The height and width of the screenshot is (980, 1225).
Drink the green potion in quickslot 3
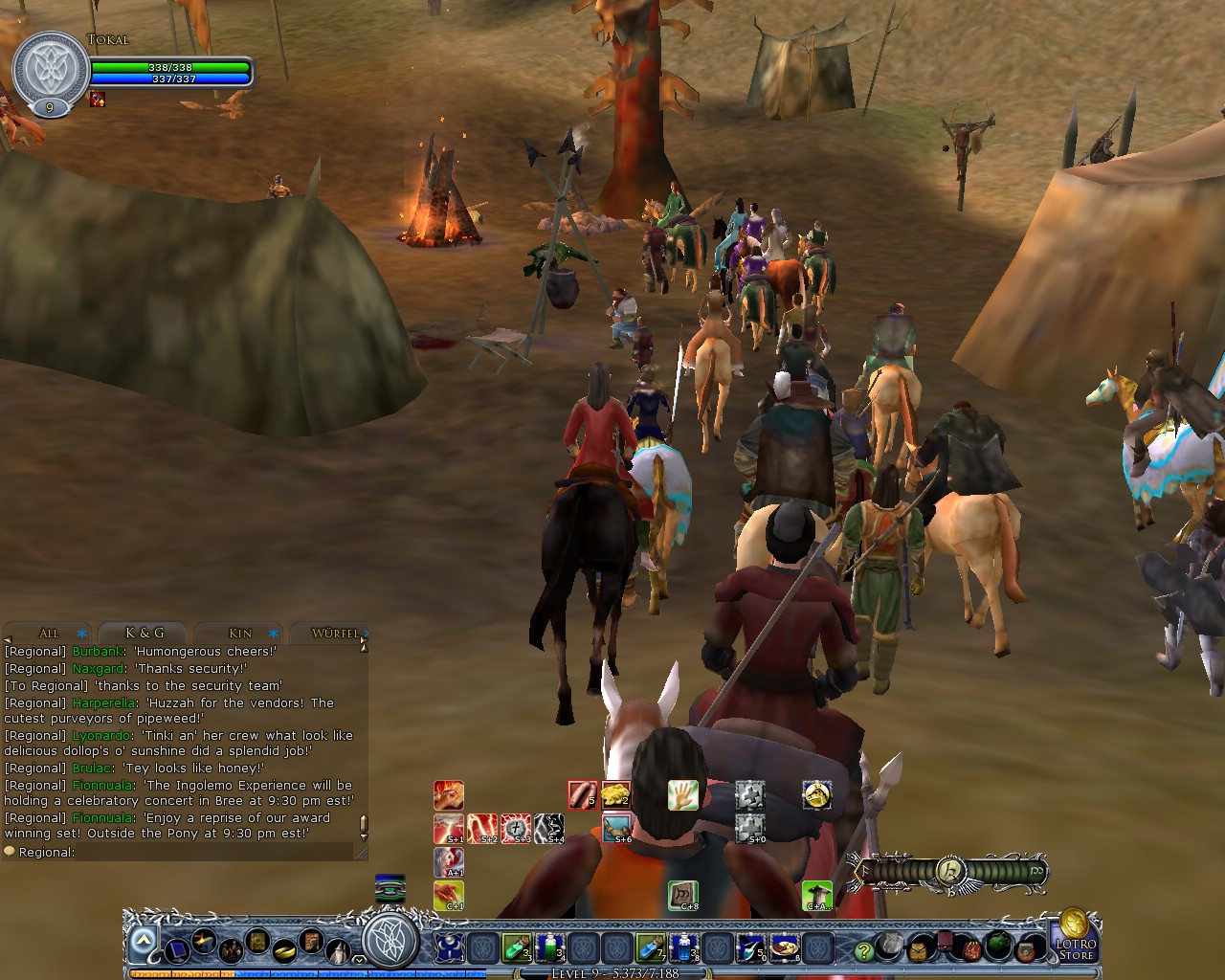[518, 948]
